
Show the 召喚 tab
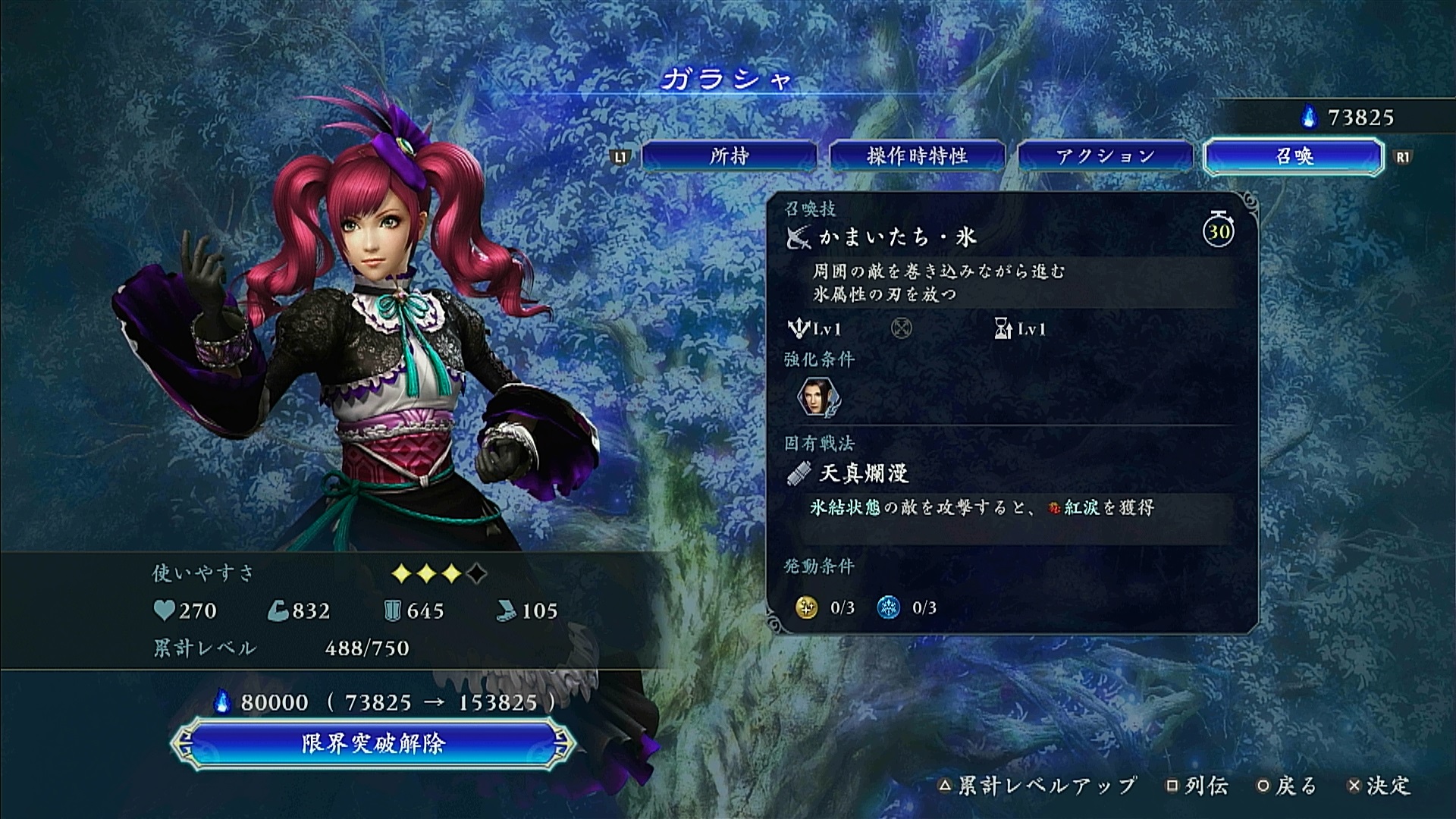pos(1293,156)
